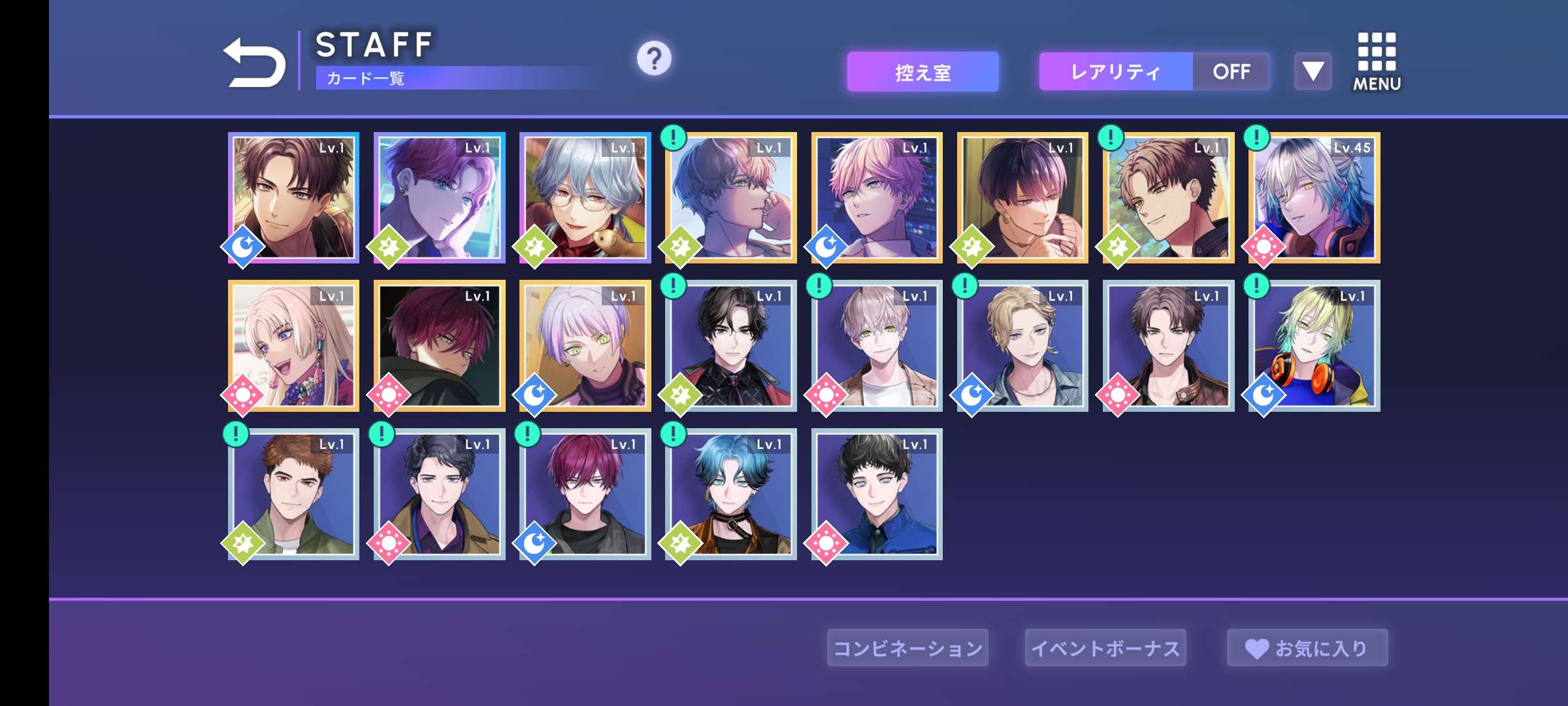
Task: Select the blonde long-haired laughing card
Action: (x=293, y=346)
